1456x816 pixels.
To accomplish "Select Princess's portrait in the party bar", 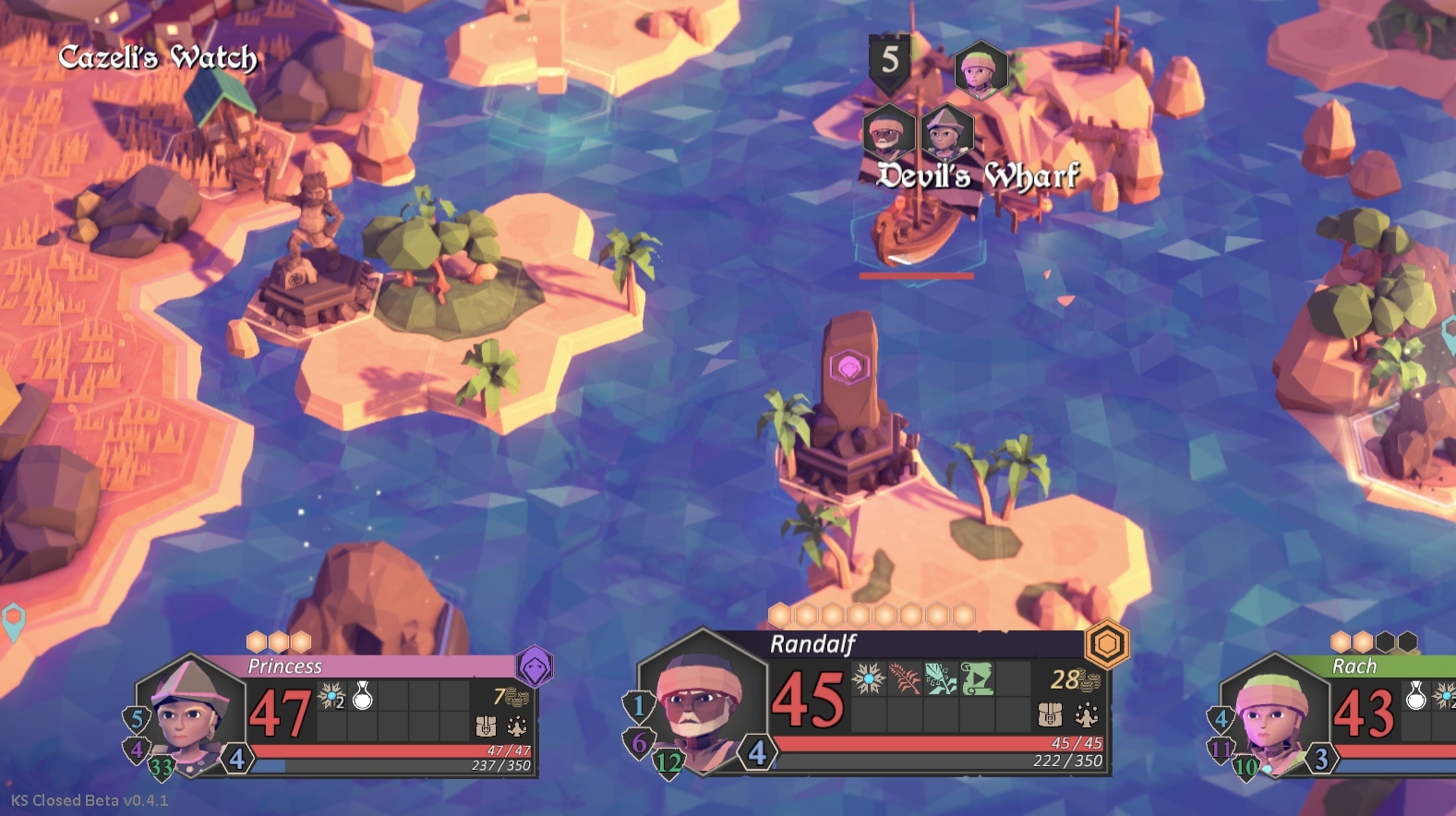I will (190, 712).
